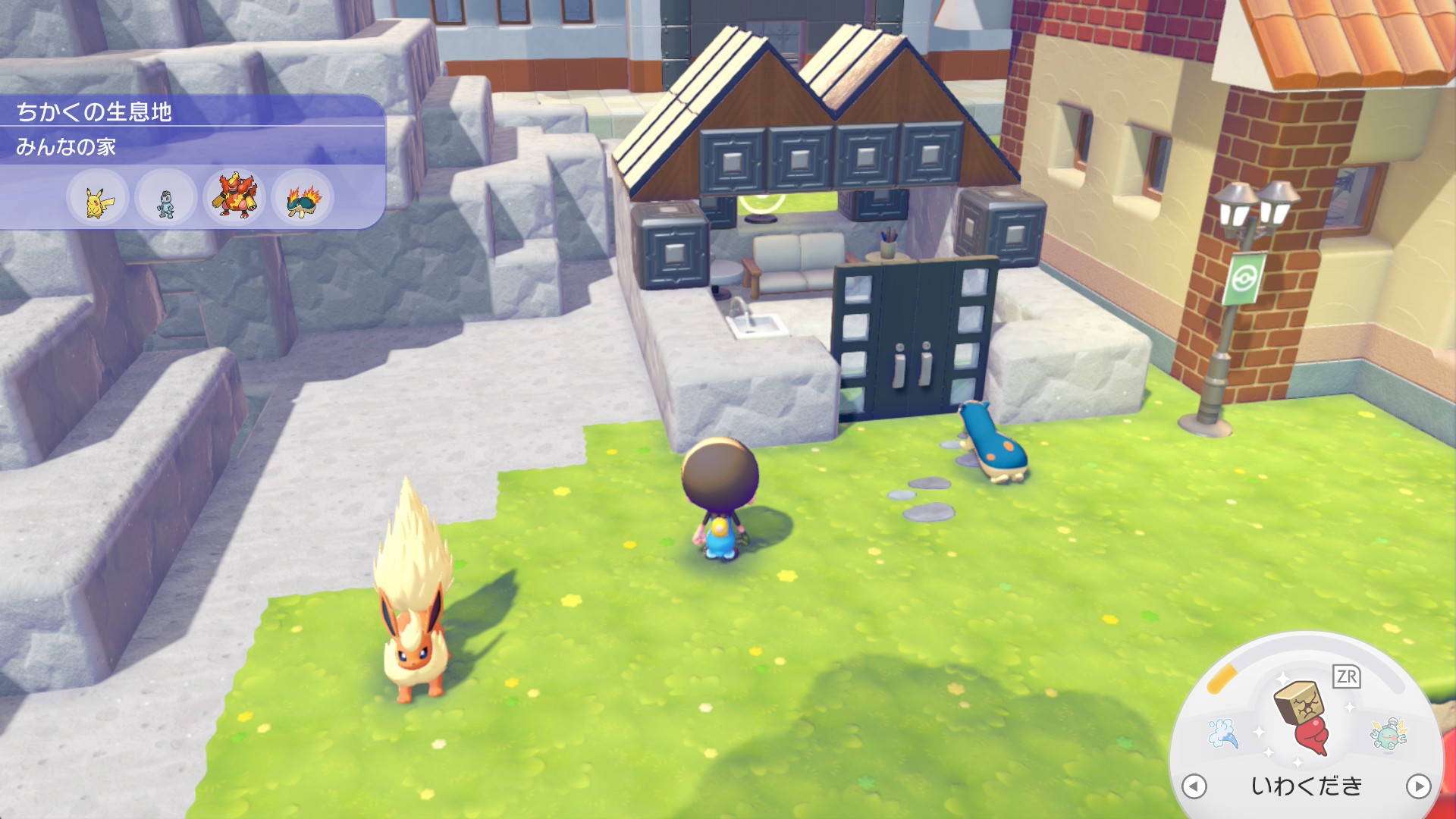Select Pikachu in the nearby habitat panel
This screenshot has width=1456, height=819.
tap(98, 199)
